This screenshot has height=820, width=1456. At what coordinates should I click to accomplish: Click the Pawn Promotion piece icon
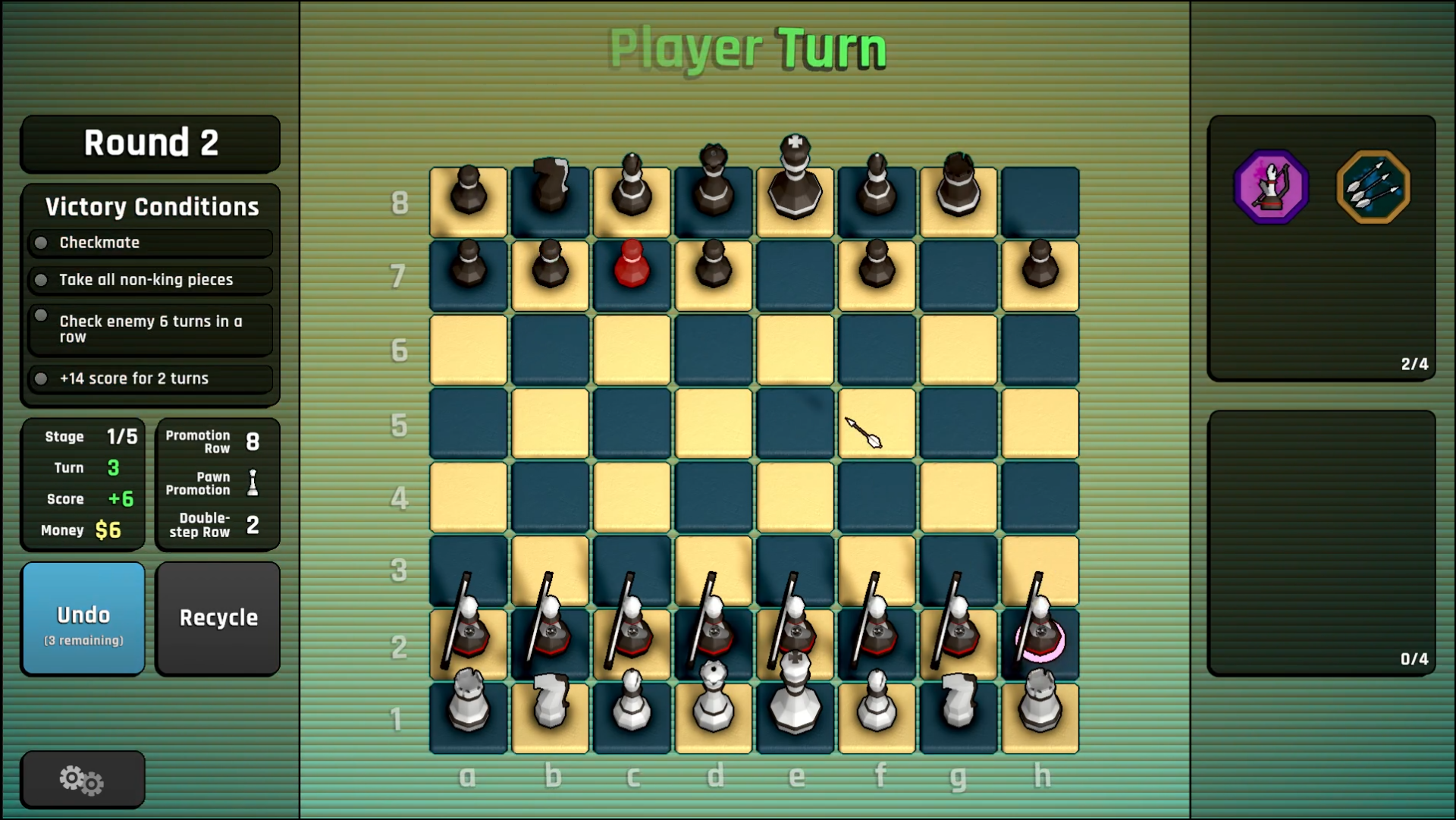(253, 483)
